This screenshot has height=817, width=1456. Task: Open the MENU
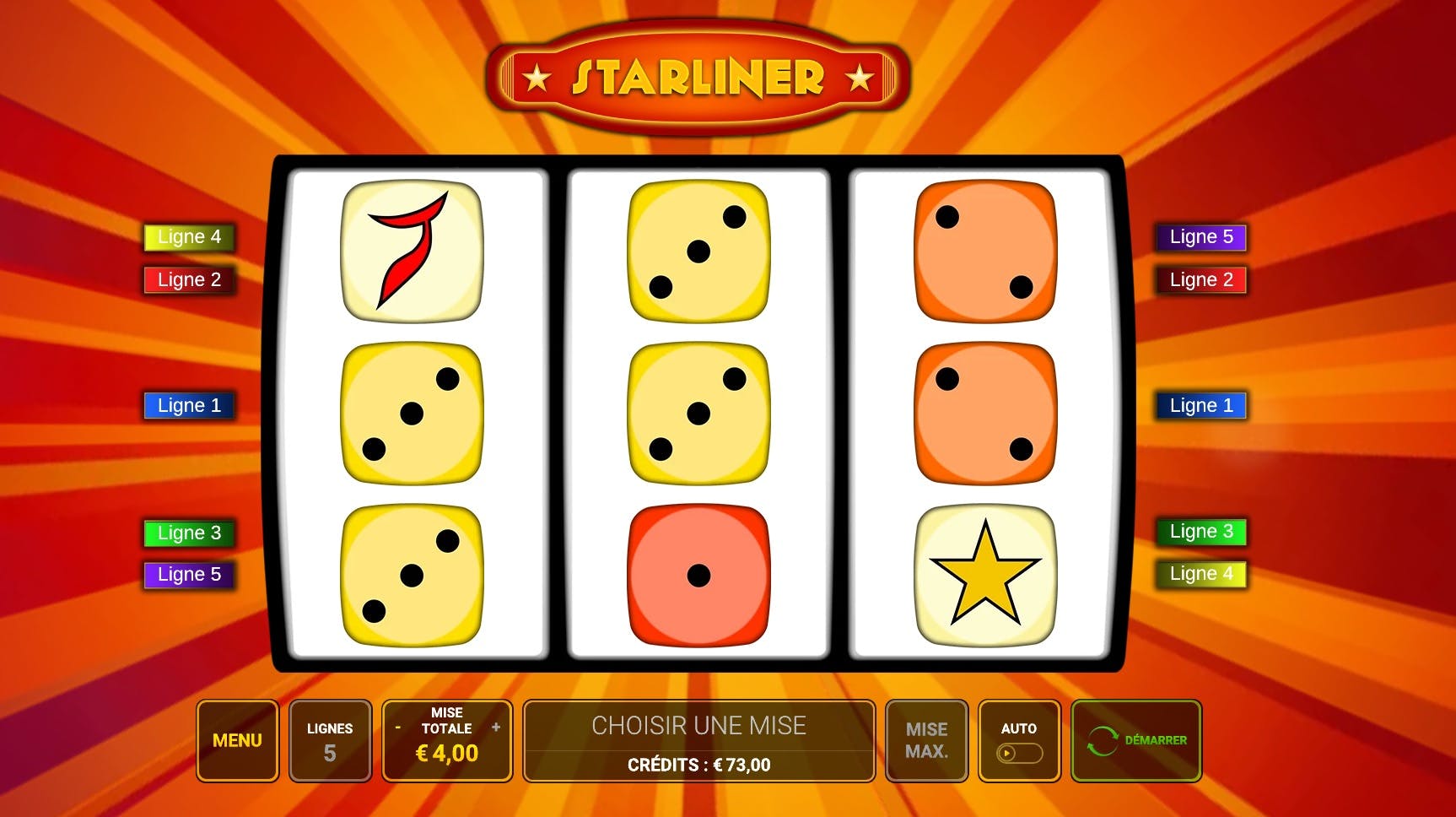coord(237,740)
